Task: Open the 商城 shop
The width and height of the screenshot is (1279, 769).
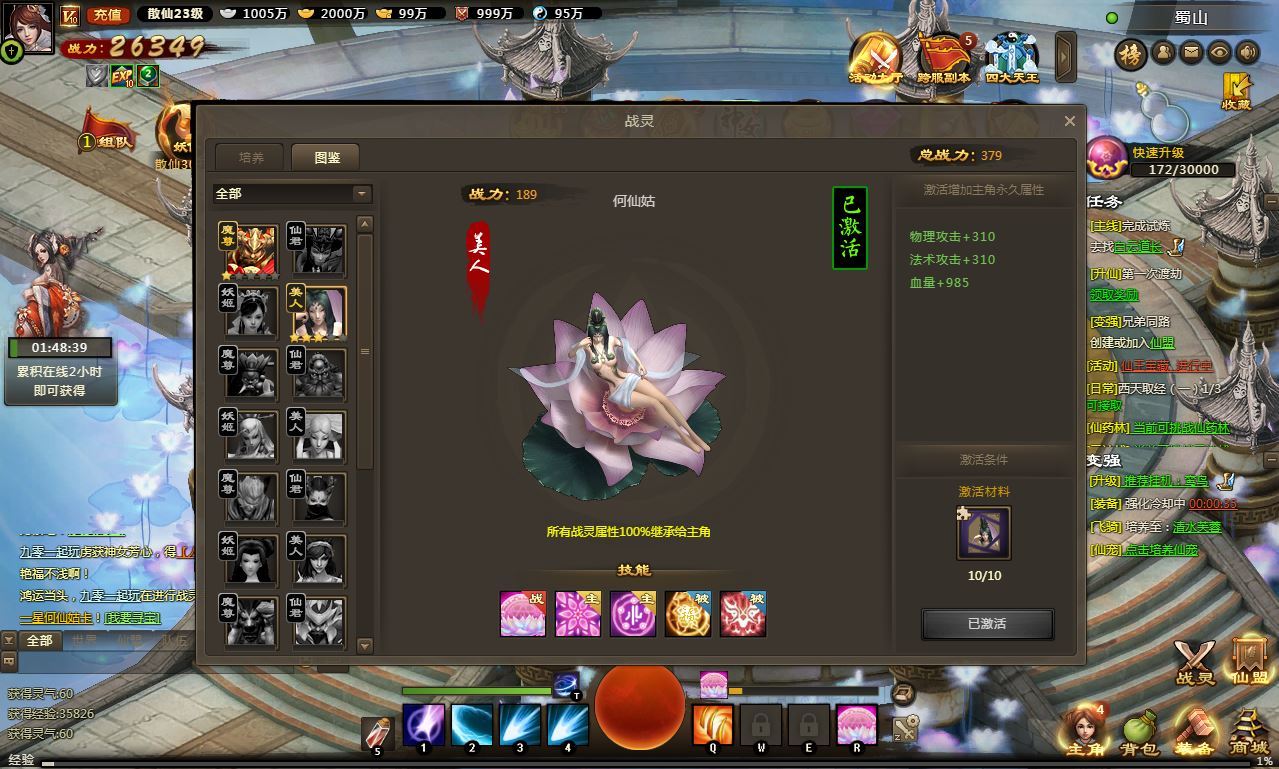Action: coord(1248,732)
